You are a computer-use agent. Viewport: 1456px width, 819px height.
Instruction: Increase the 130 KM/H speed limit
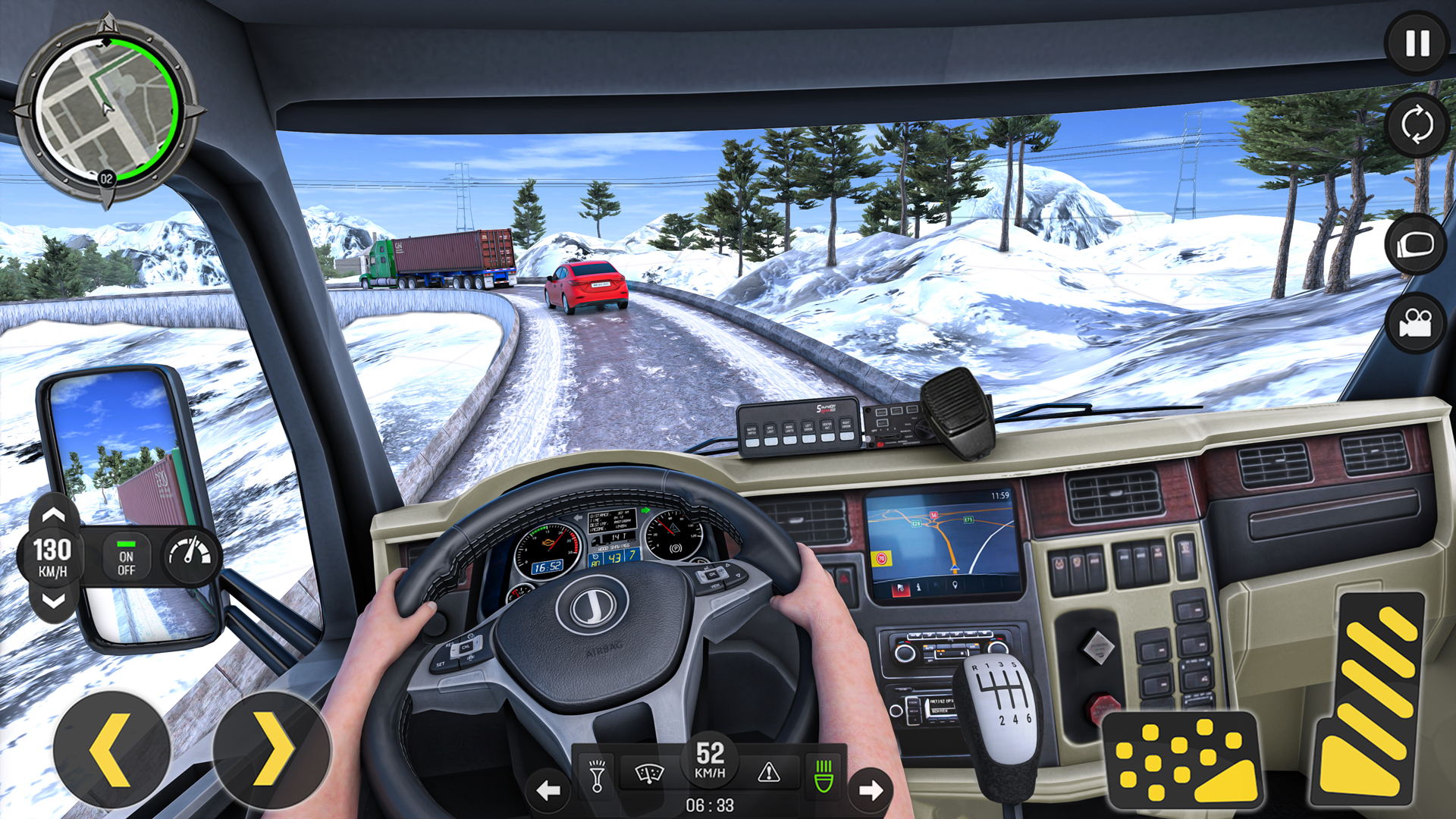[x=52, y=514]
